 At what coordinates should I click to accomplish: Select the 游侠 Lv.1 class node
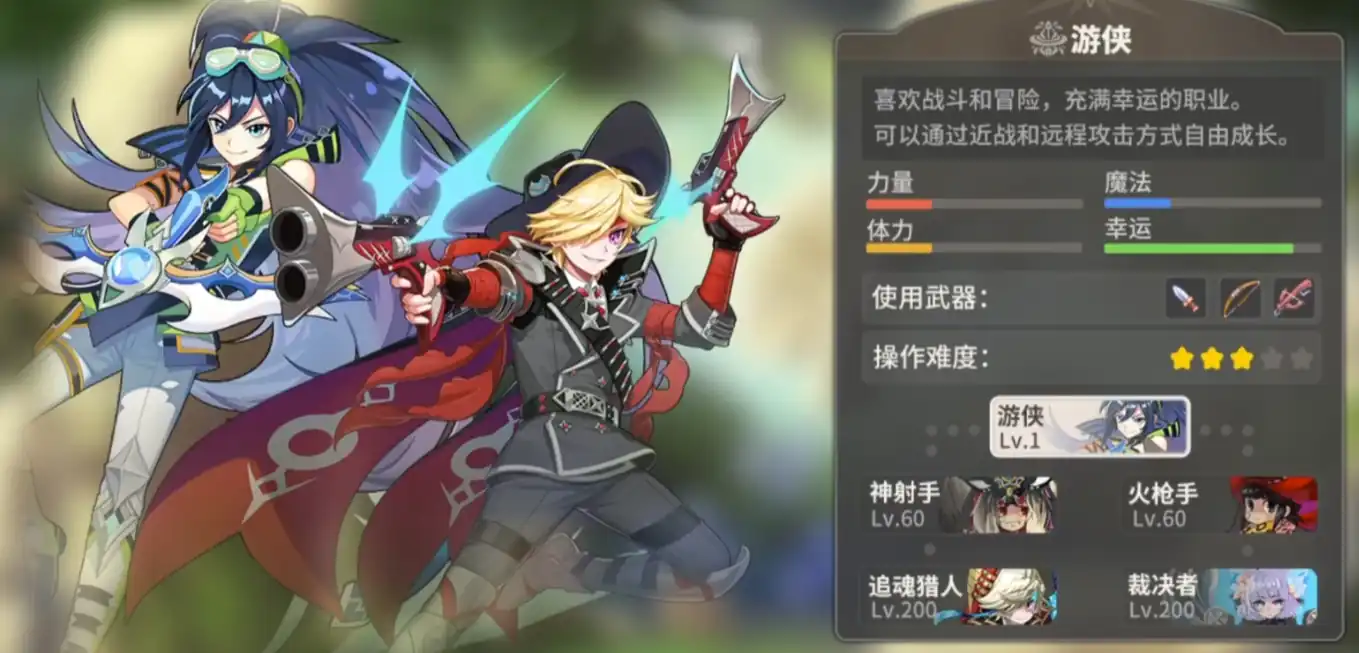(x=1089, y=427)
